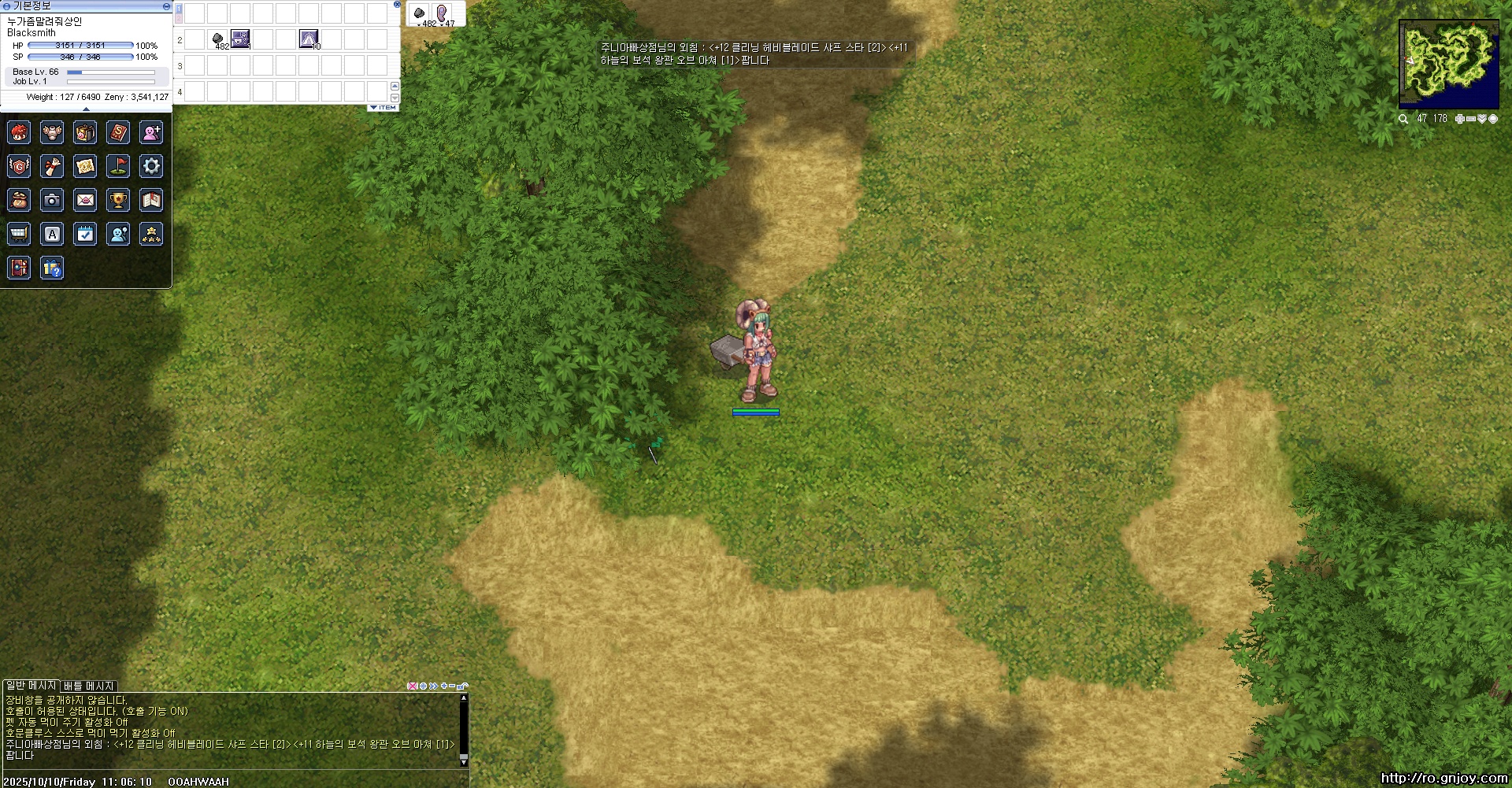Open the red-haired character info icon
Screen dimensions: 1512x788
point(19,132)
